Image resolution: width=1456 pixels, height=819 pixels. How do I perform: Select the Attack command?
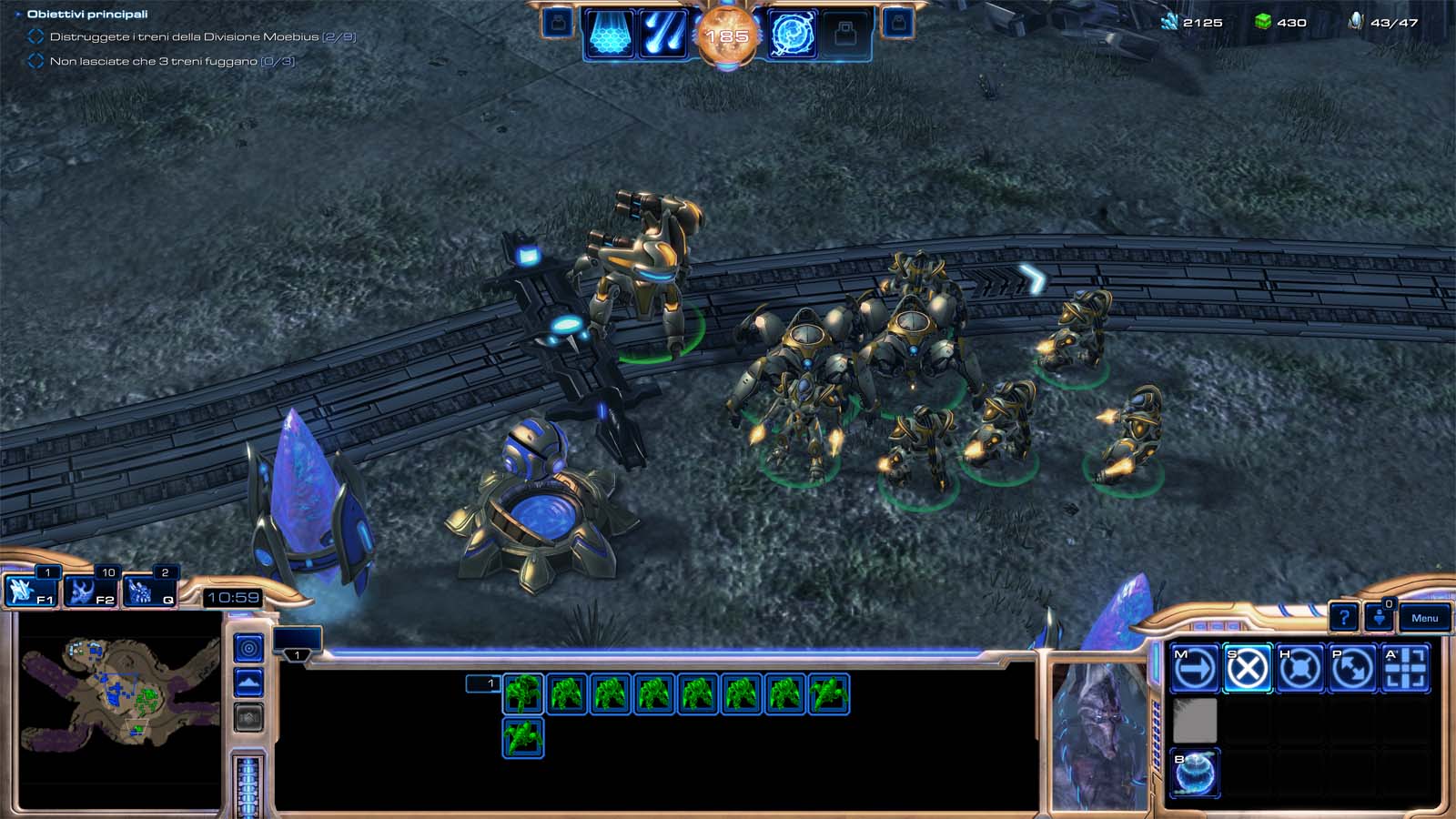coord(1405,670)
